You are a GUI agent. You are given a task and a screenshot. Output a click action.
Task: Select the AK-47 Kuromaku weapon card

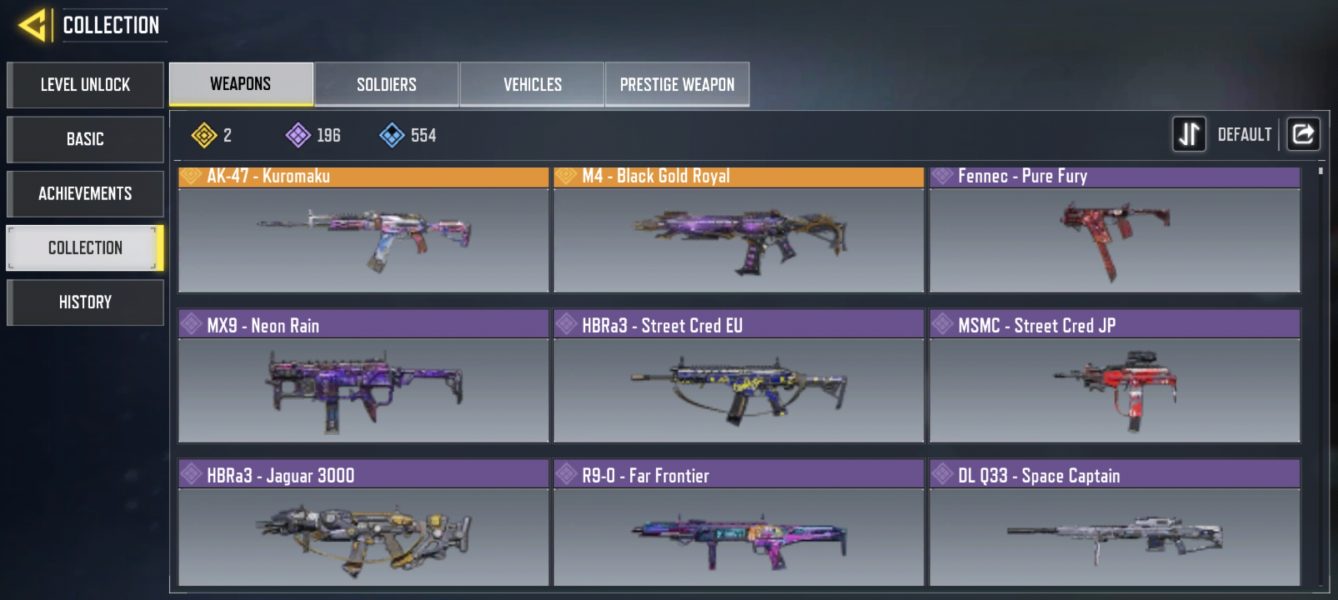[x=363, y=230]
